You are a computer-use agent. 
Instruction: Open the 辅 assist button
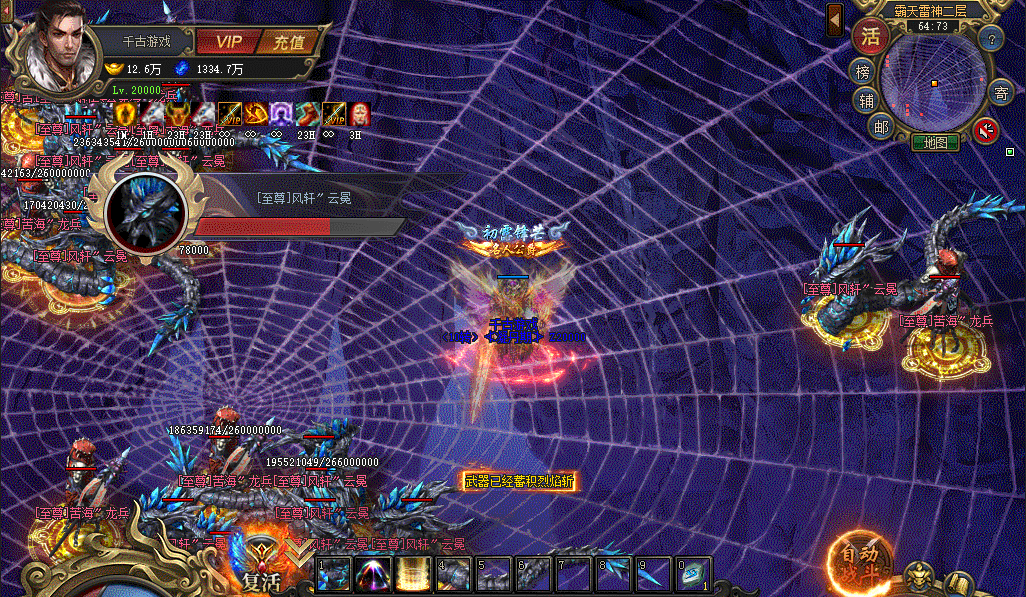pos(865,100)
